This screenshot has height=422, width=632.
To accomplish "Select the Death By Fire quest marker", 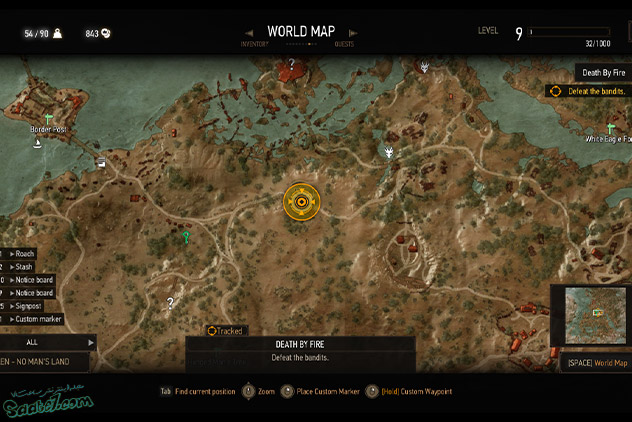I will (301, 202).
